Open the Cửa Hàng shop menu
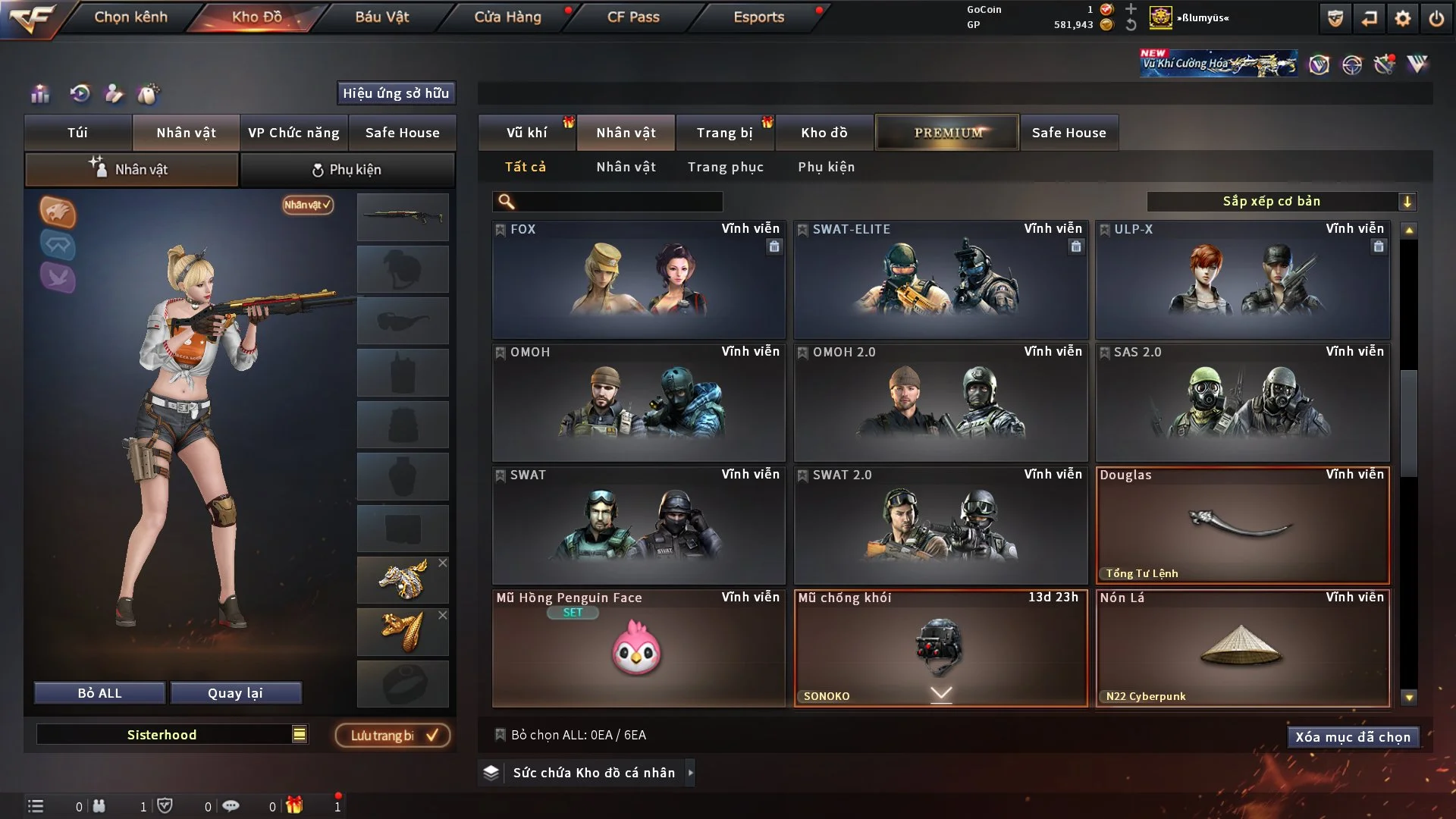The width and height of the screenshot is (1456, 819). click(507, 17)
